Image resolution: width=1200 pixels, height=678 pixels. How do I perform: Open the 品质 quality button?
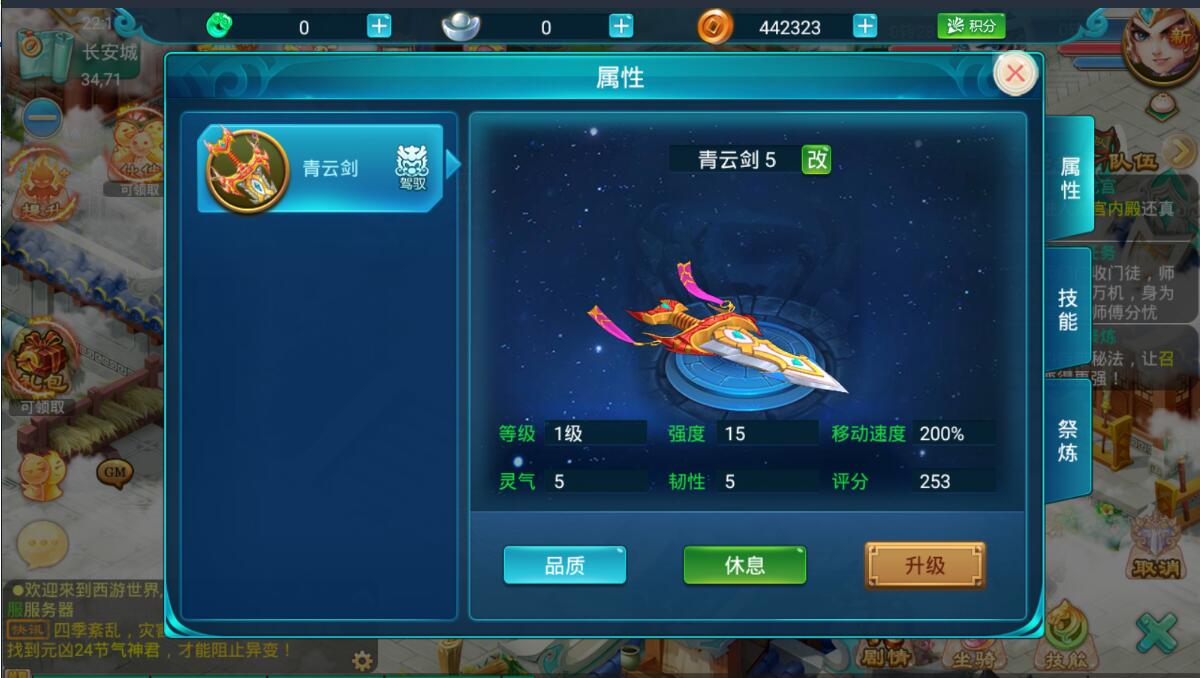(565, 565)
